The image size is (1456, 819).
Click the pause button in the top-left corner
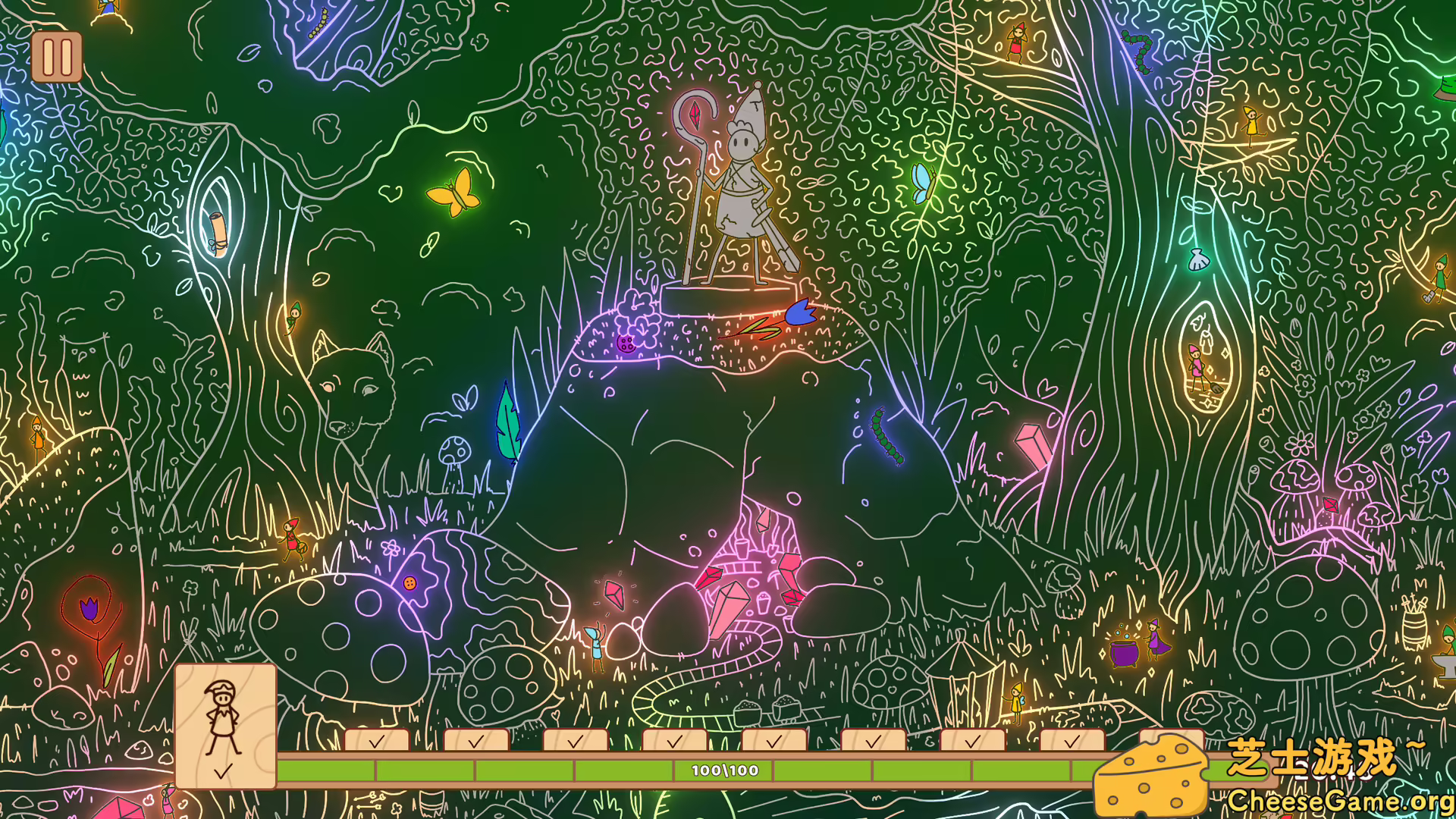pyautogui.click(x=57, y=57)
